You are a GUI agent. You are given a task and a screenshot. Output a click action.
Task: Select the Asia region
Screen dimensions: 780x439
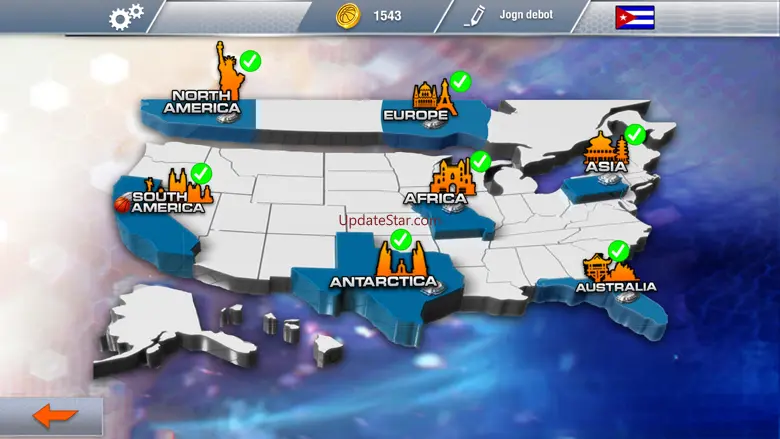click(606, 165)
